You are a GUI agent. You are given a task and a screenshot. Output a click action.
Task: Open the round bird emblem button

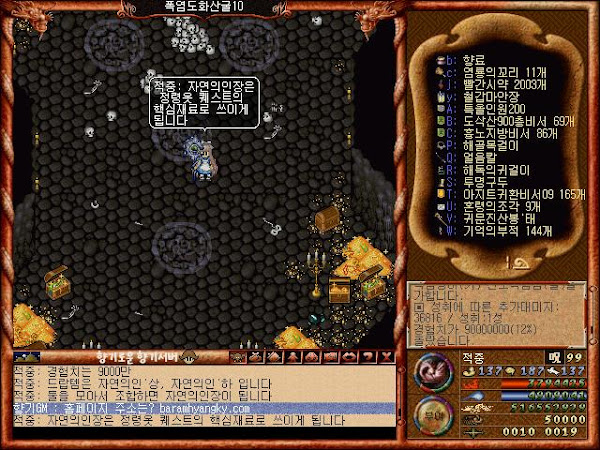coord(431,371)
